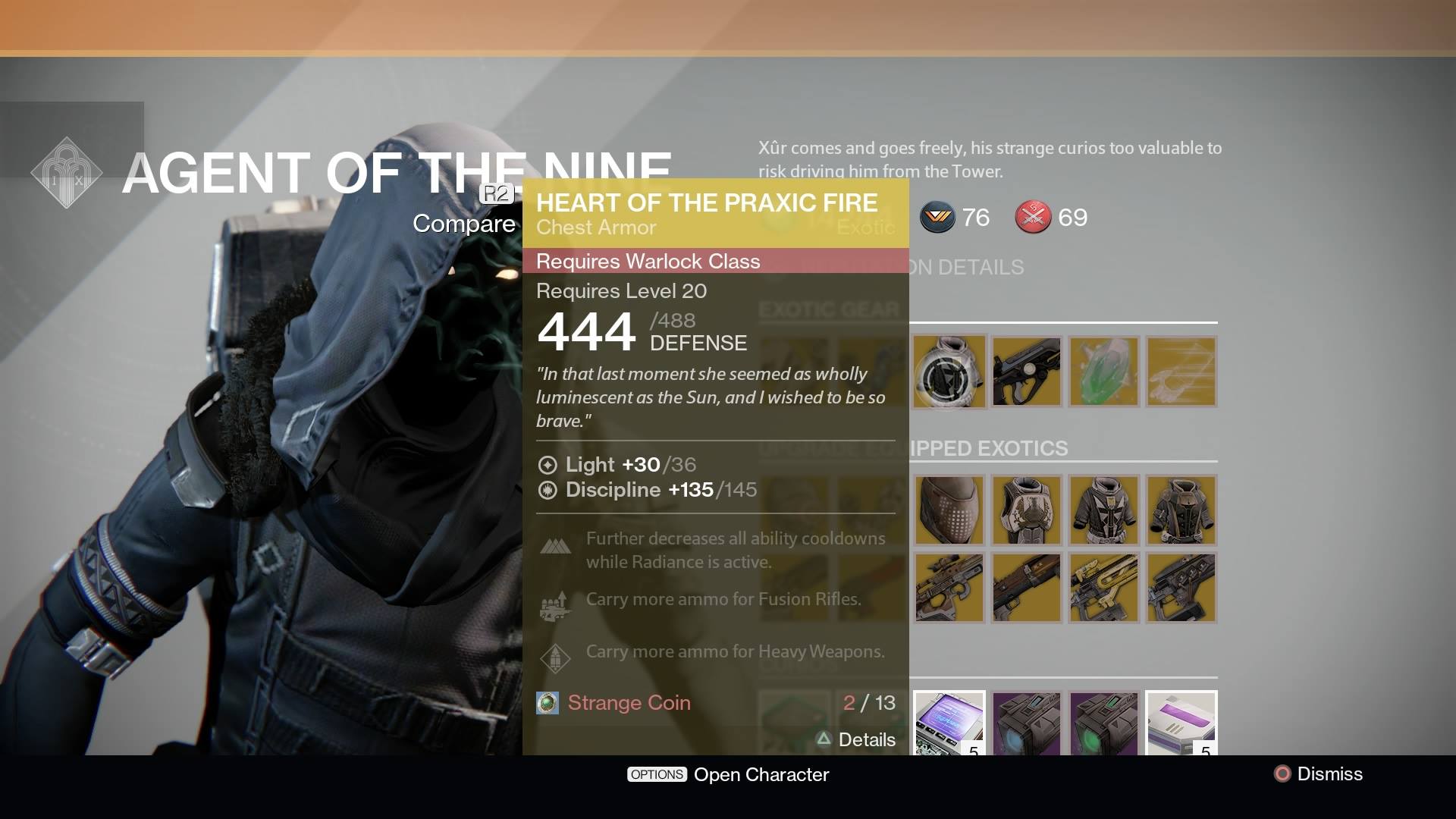Click the Radiance cooldown perk icon
The image size is (1456, 819).
(x=555, y=548)
